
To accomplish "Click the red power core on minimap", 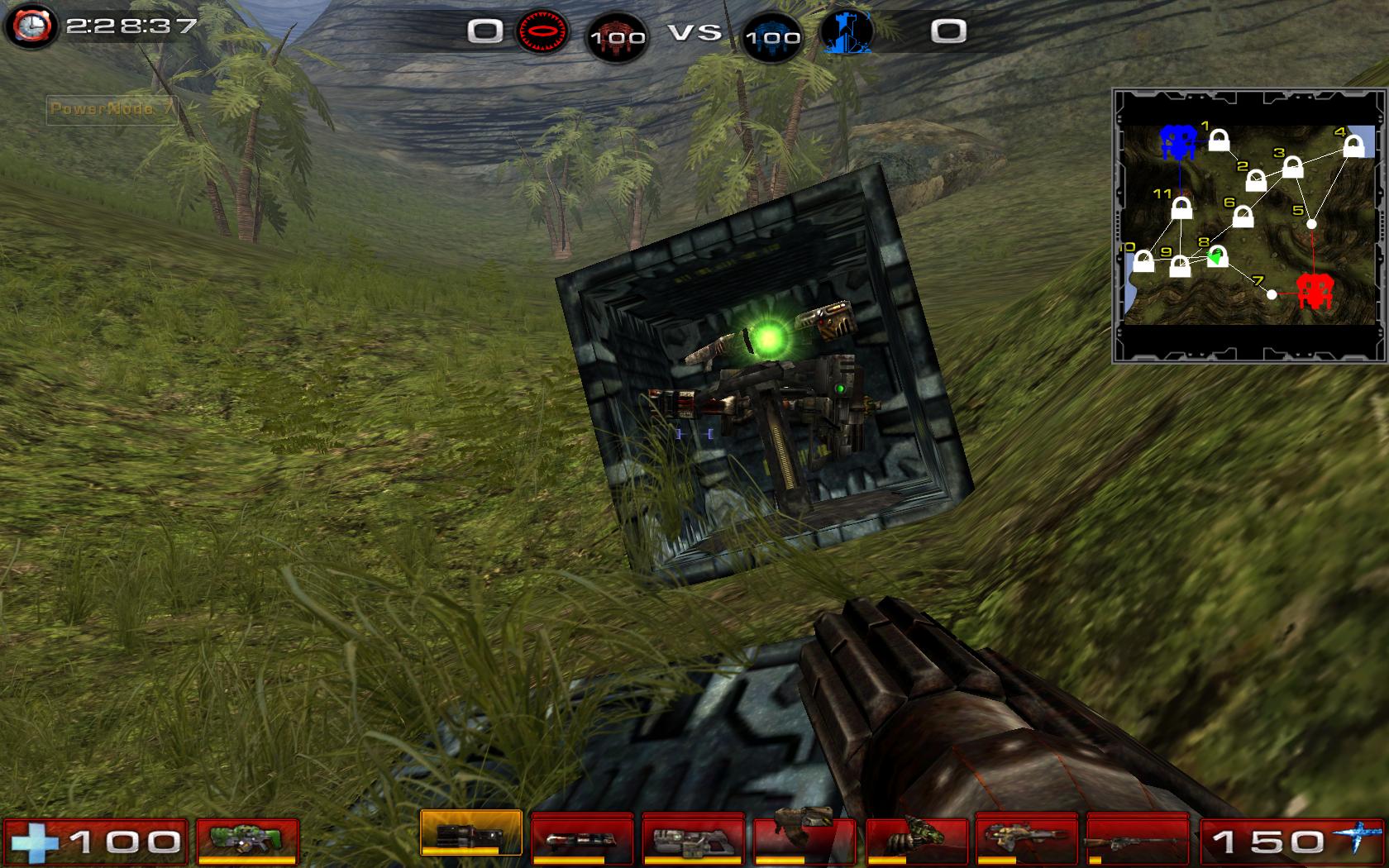I will coord(1313,290).
